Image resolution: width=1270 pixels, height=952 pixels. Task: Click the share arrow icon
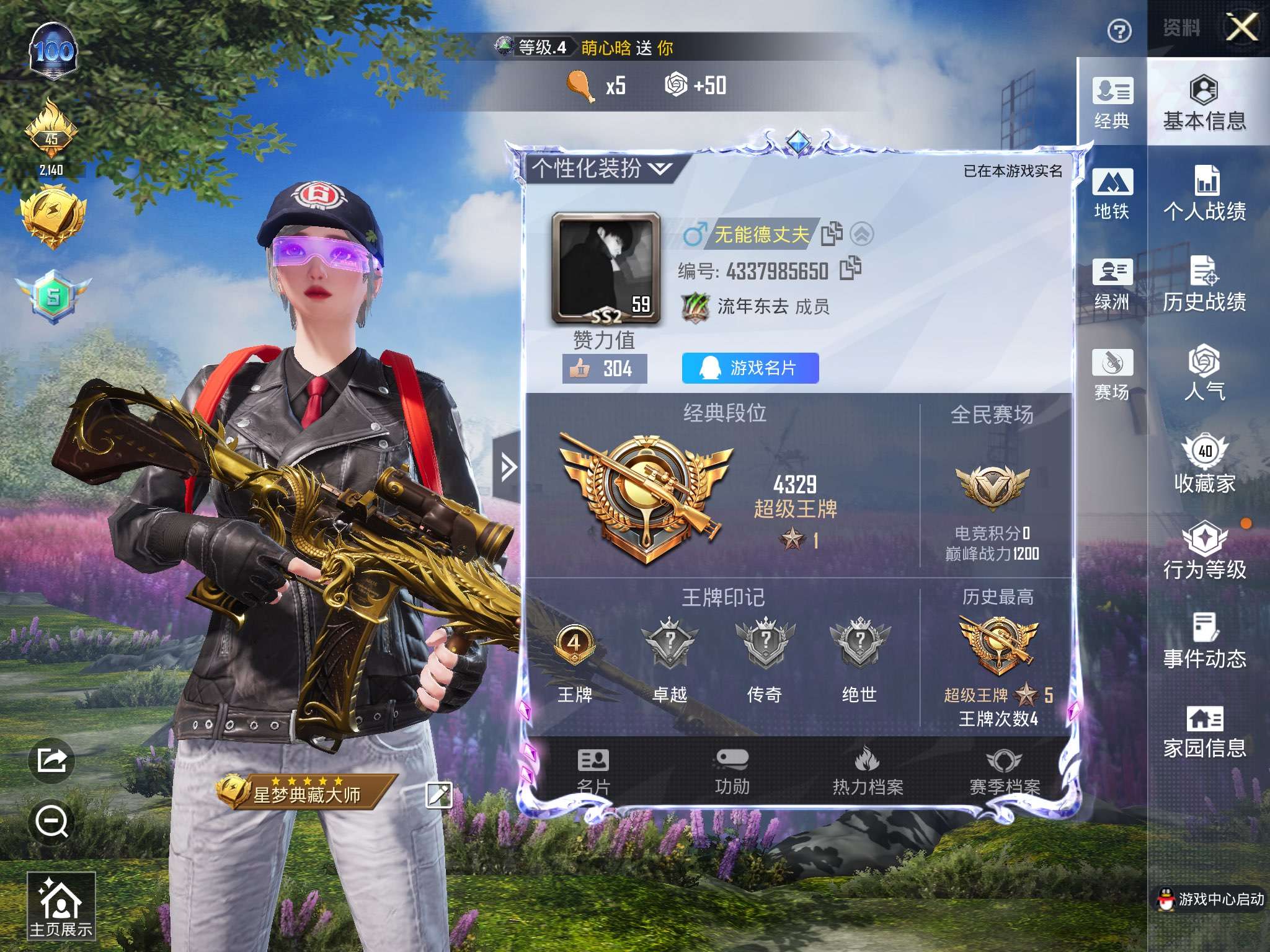pyautogui.click(x=51, y=760)
